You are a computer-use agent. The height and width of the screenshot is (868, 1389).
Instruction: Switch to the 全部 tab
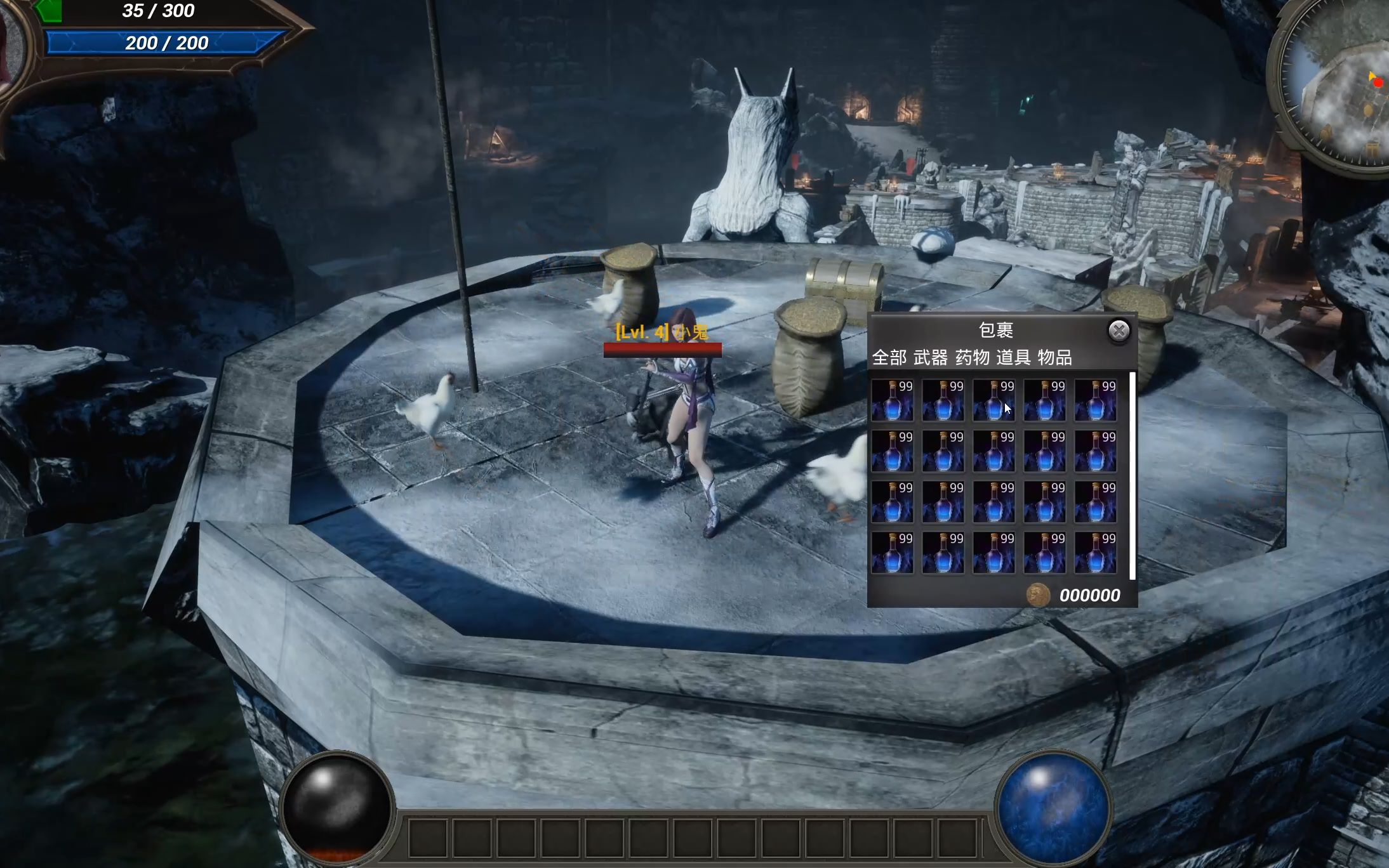(x=889, y=358)
